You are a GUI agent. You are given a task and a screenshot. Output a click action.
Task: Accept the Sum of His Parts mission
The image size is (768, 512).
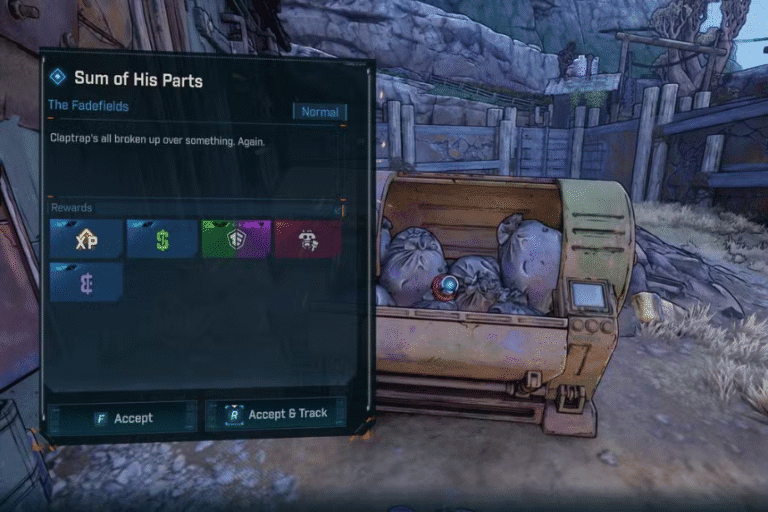tap(122, 418)
